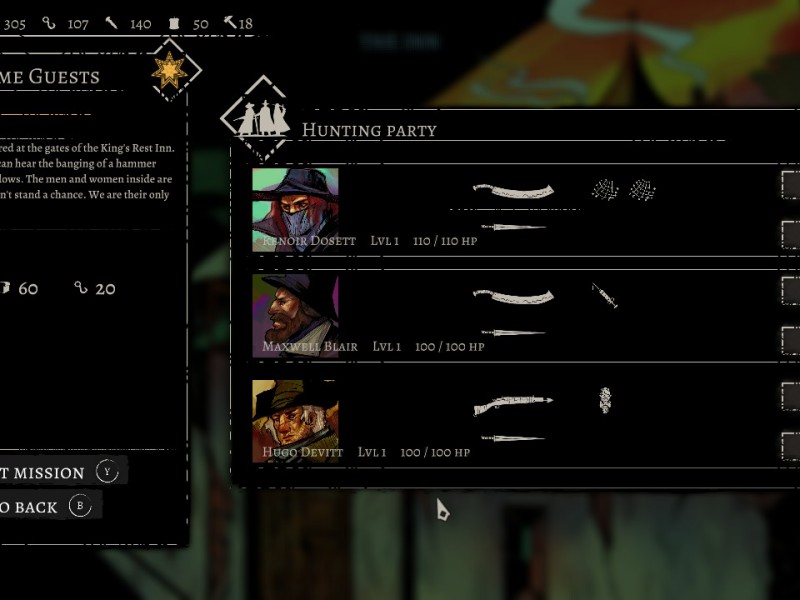800x600 pixels.
Task: Select Maxwell Blair's syringe item
Action: [x=604, y=295]
